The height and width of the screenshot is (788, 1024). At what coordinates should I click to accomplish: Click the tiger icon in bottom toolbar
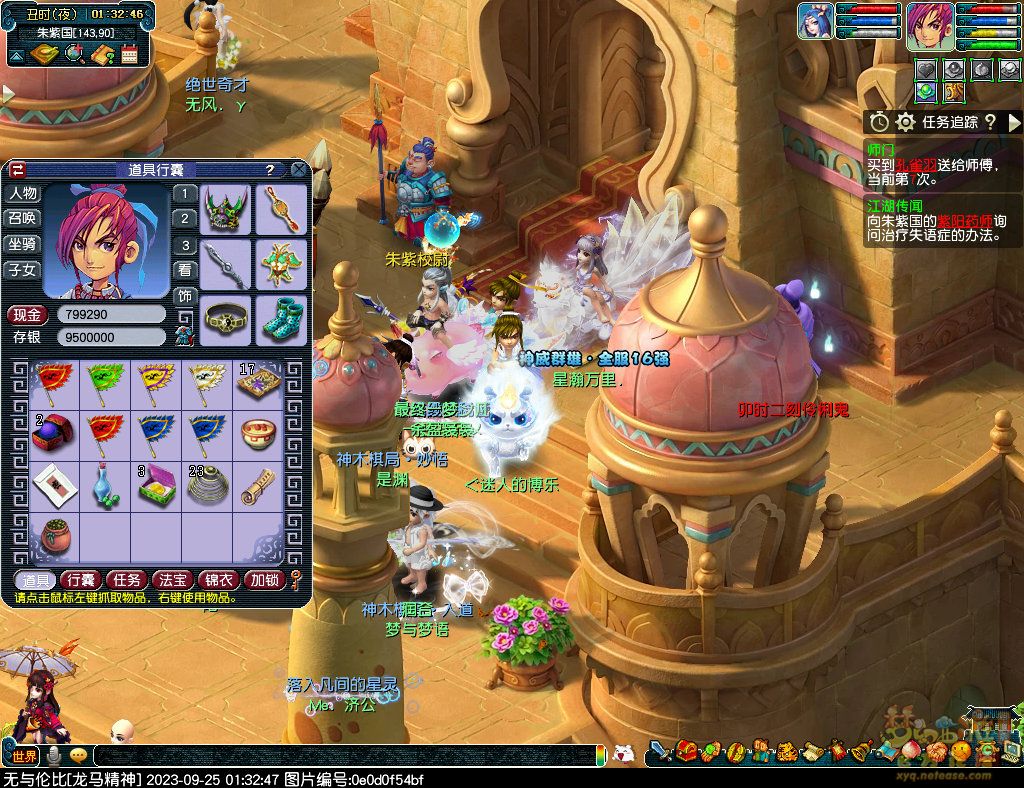coord(786,750)
